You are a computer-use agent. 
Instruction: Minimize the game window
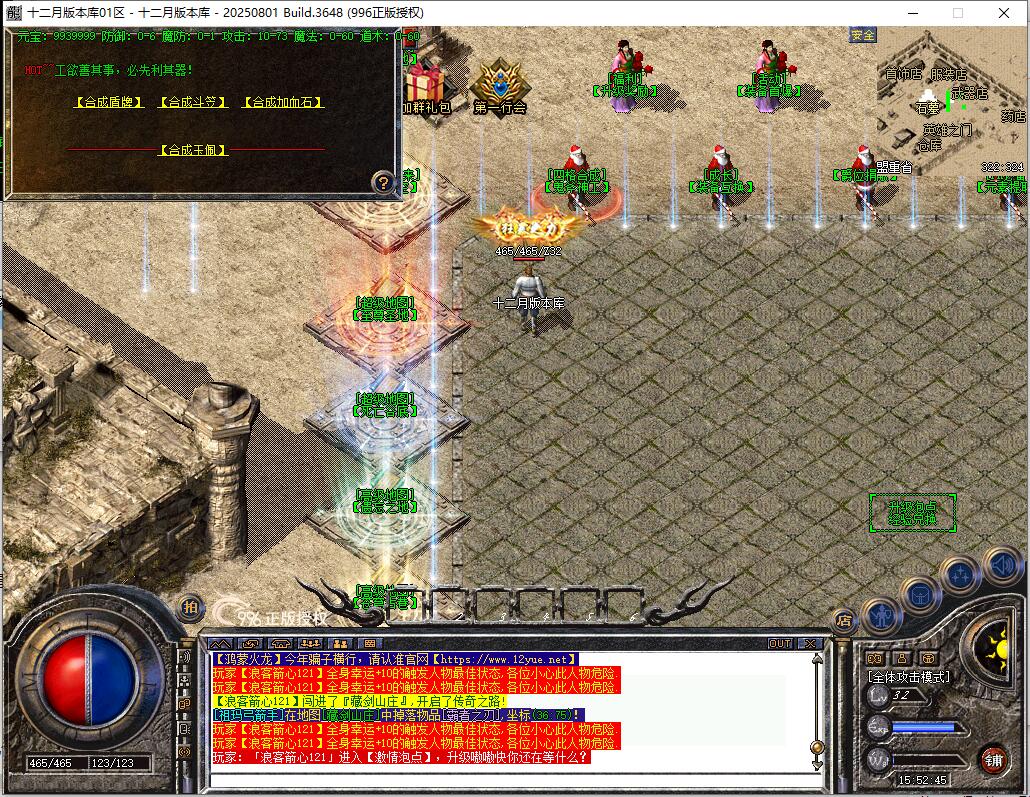(x=911, y=13)
